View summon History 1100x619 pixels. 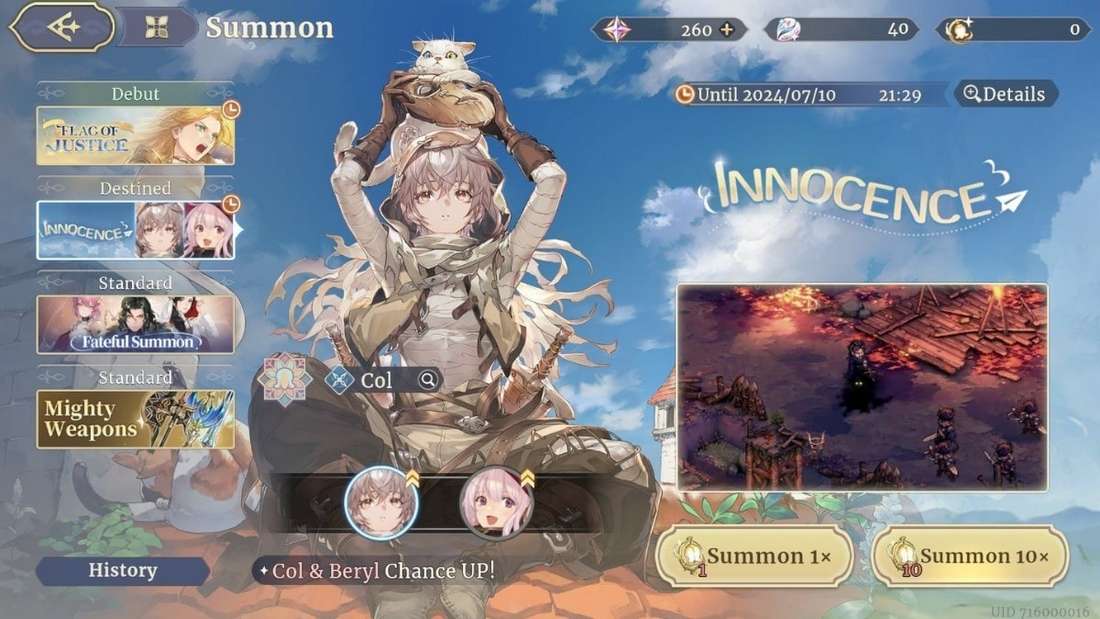[123, 571]
